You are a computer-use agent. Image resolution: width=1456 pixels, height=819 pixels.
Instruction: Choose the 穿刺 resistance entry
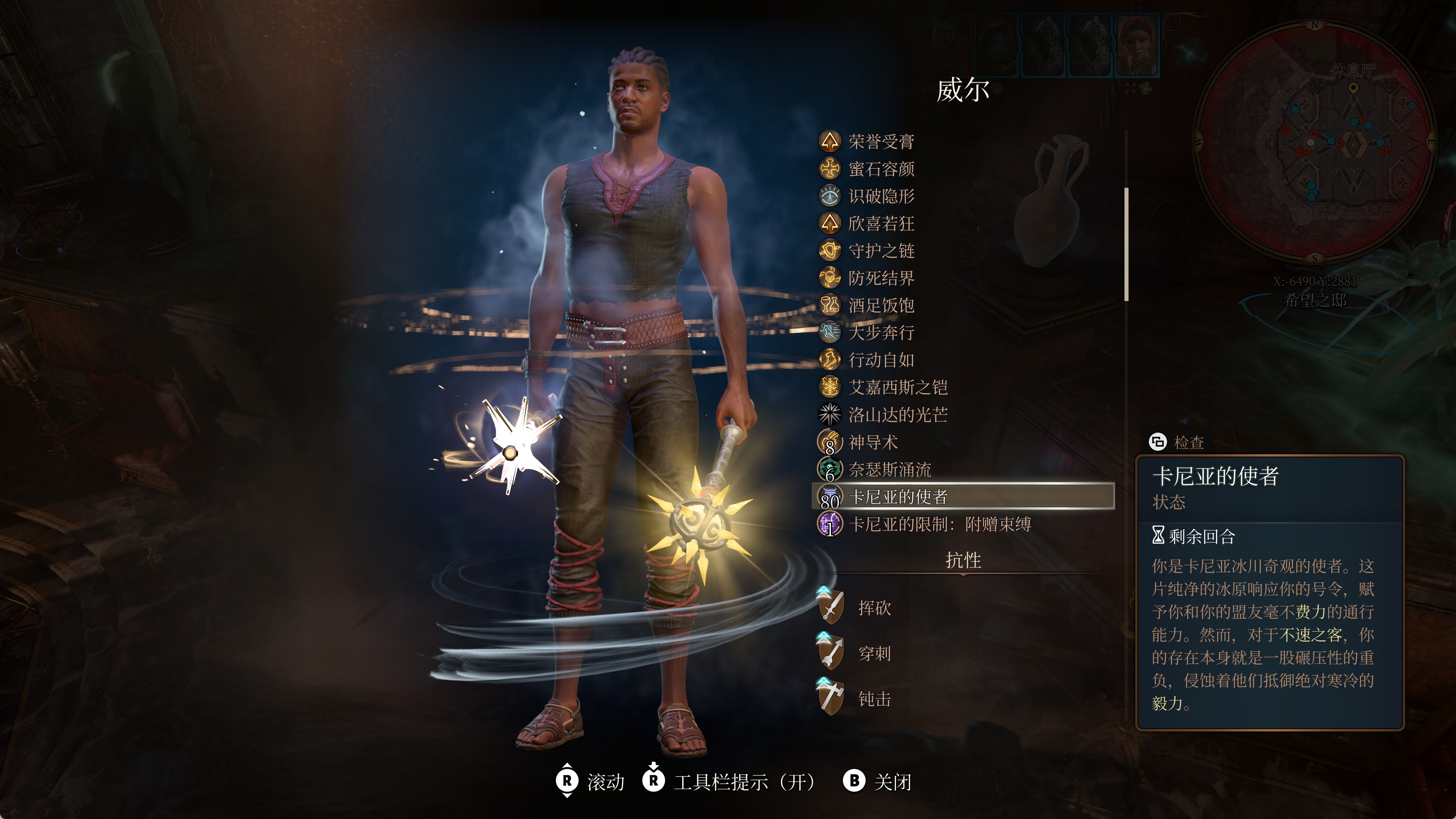pyautogui.click(x=874, y=653)
